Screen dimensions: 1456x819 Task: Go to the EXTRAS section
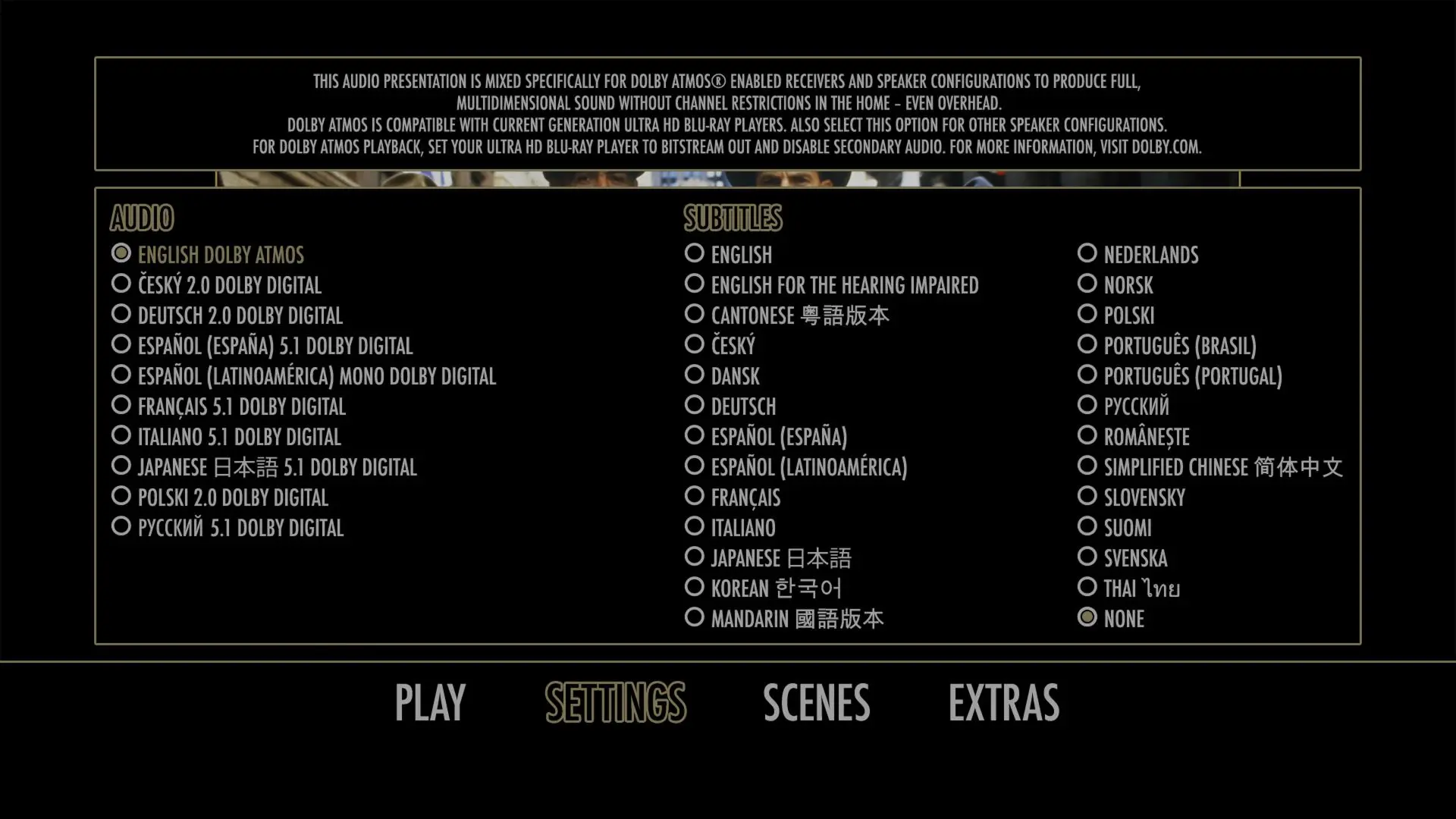1003,701
